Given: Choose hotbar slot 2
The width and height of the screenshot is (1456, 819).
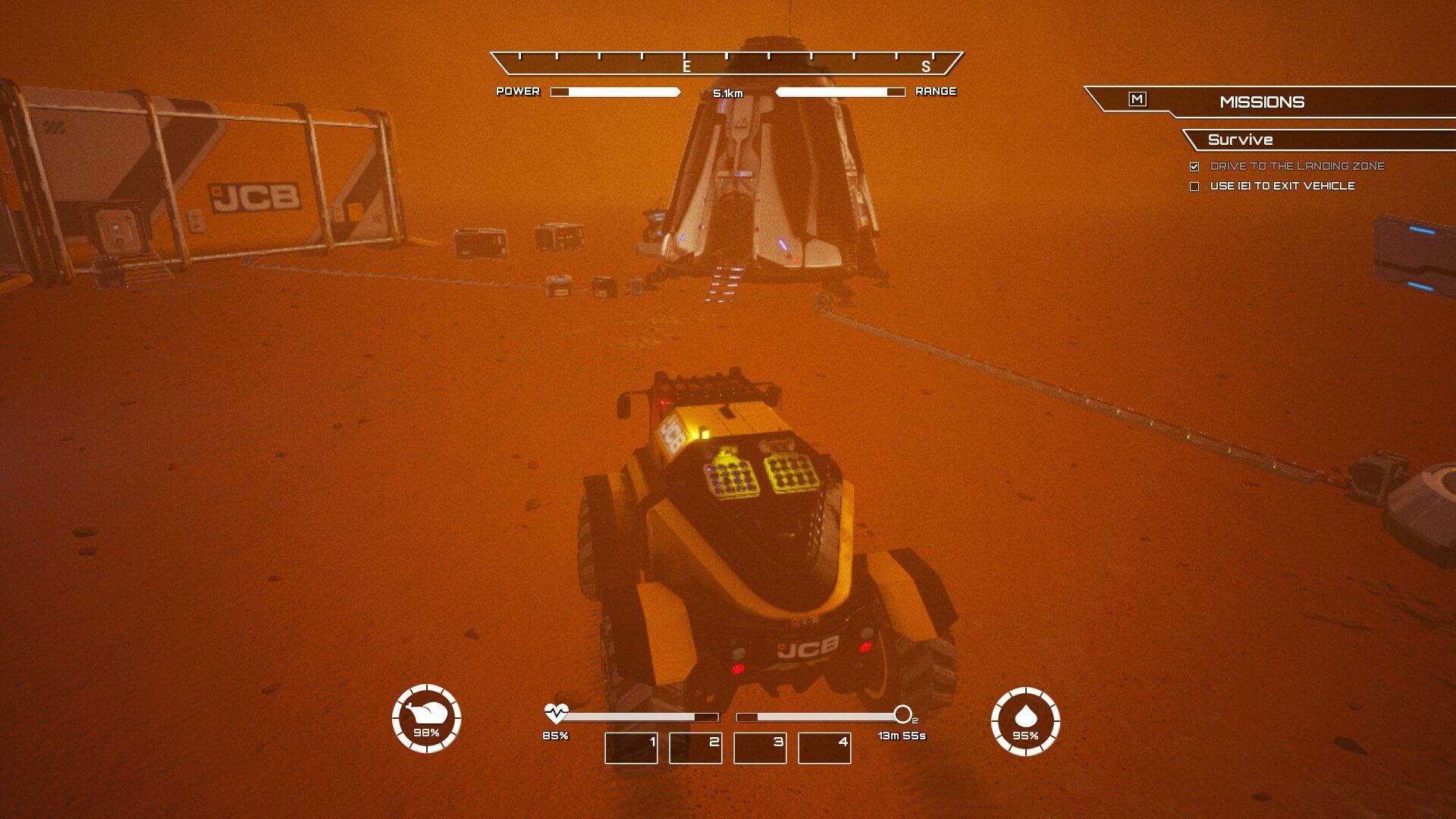Looking at the screenshot, I should [x=695, y=748].
